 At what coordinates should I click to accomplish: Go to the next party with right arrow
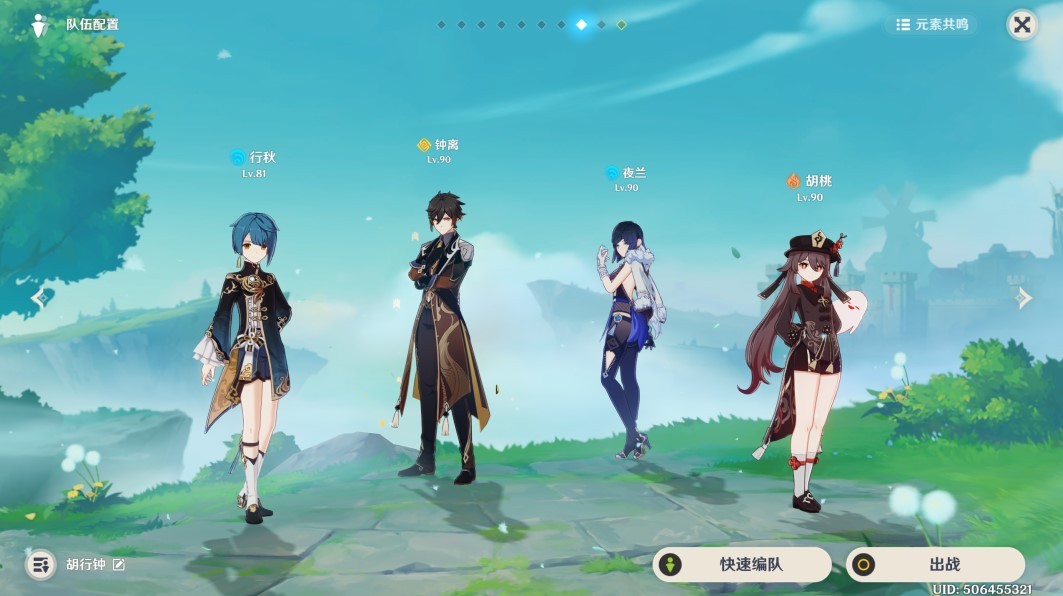pyautogui.click(x=1024, y=298)
